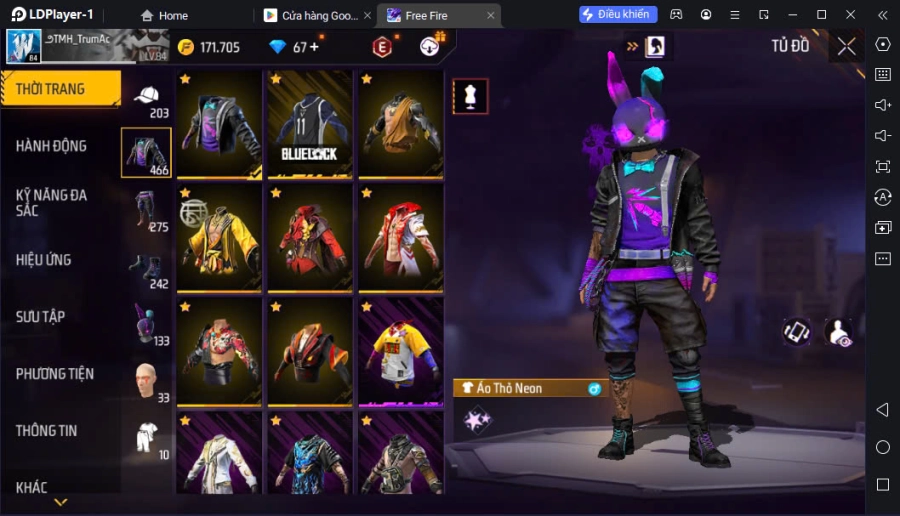The width and height of the screenshot is (900, 516).
Task: Switch to the LDPlayer Home tab
Action: tap(164, 15)
